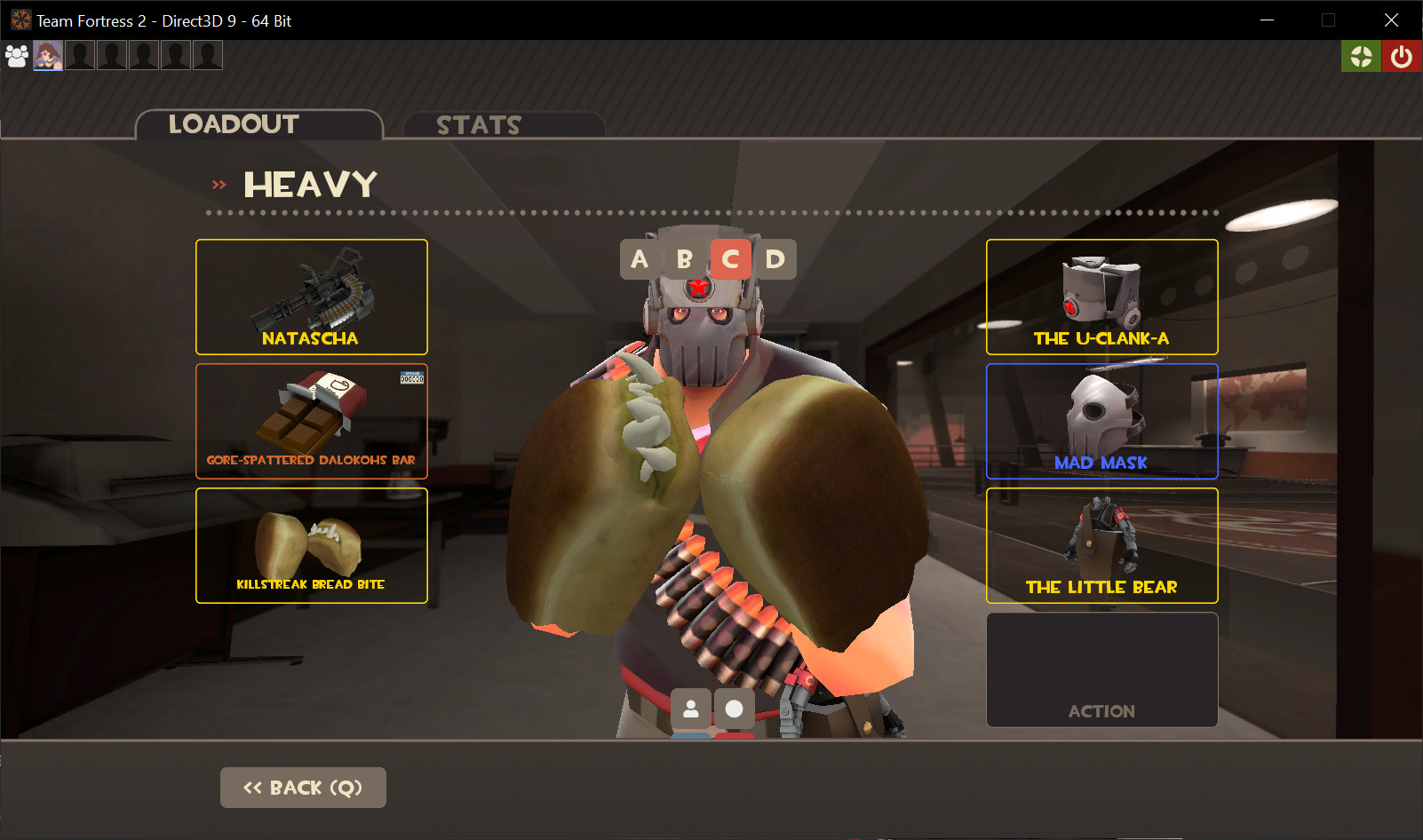1423x840 pixels.
Task: Select the Mad Mask cosmetic slot
Action: [x=1101, y=421]
